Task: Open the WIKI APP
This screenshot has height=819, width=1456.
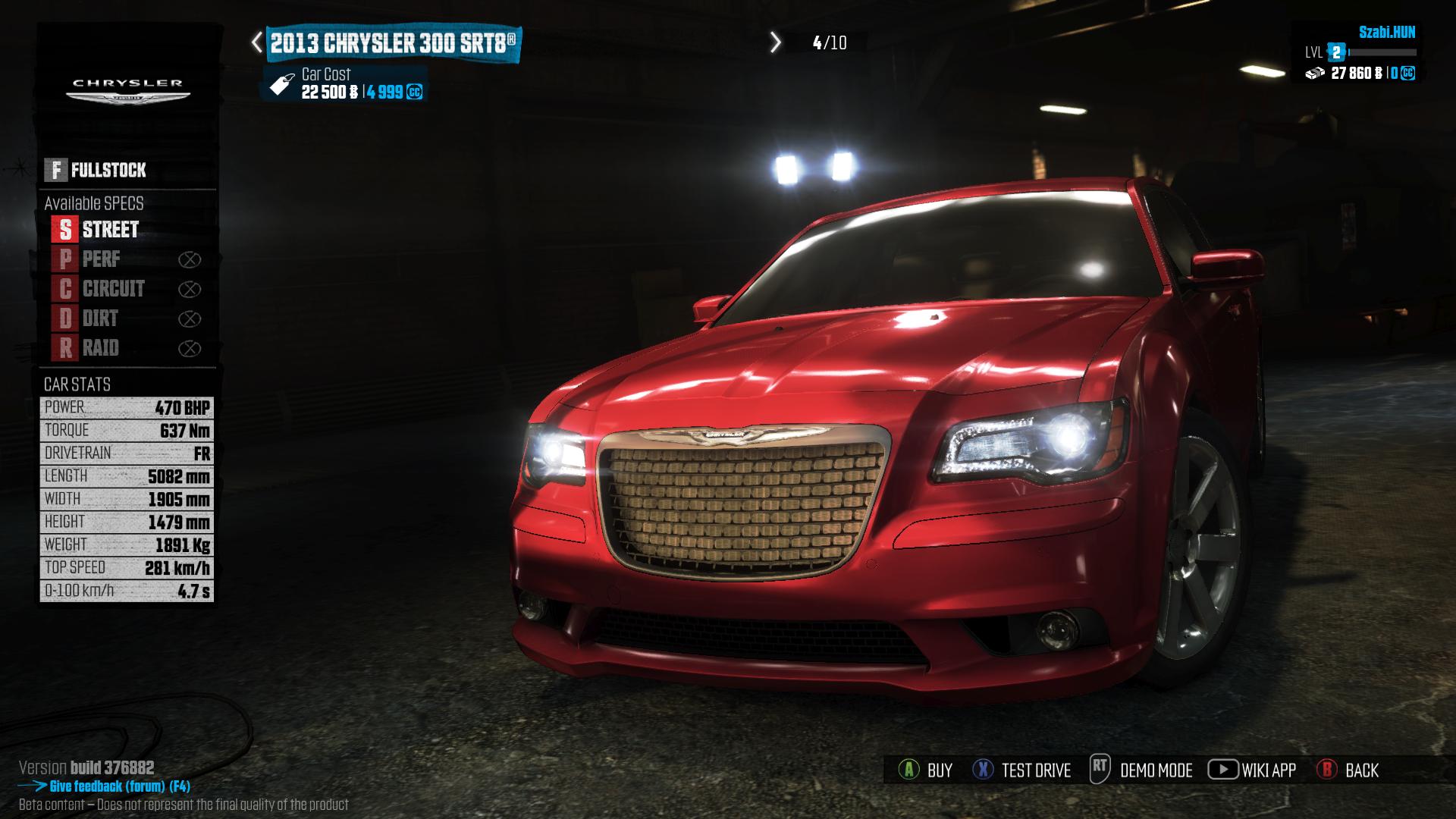Action: (x=1252, y=770)
